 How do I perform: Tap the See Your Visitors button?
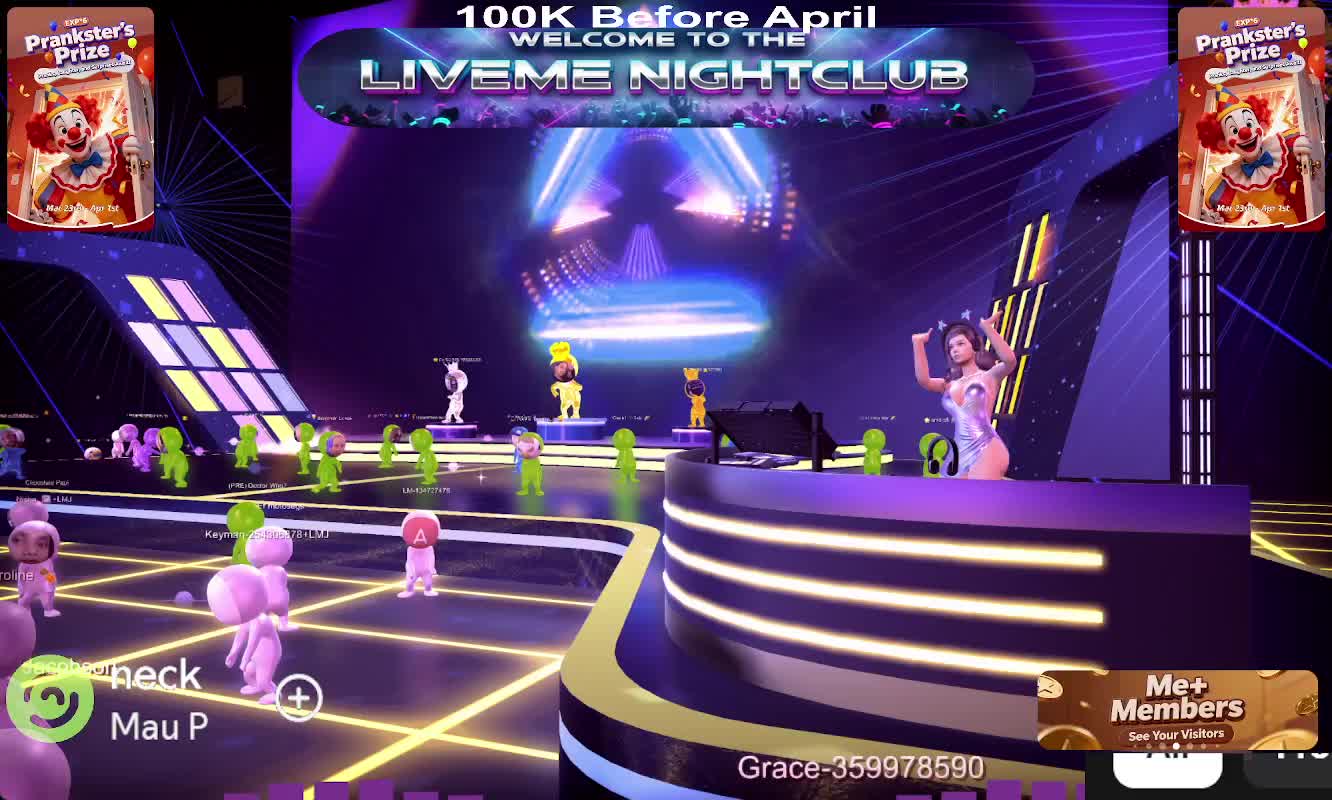[1176, 735]
